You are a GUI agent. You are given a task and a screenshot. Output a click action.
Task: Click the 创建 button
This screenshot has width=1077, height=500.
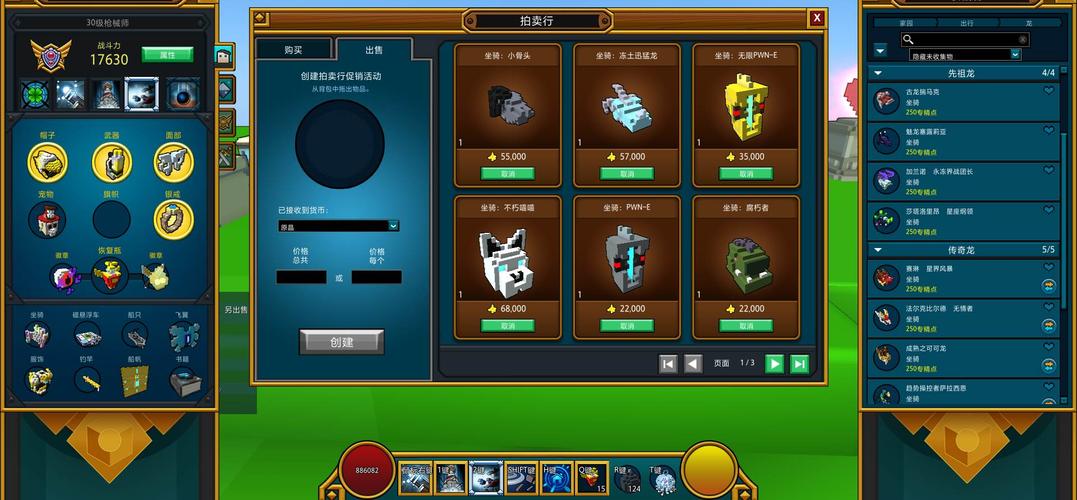point(341,342)
